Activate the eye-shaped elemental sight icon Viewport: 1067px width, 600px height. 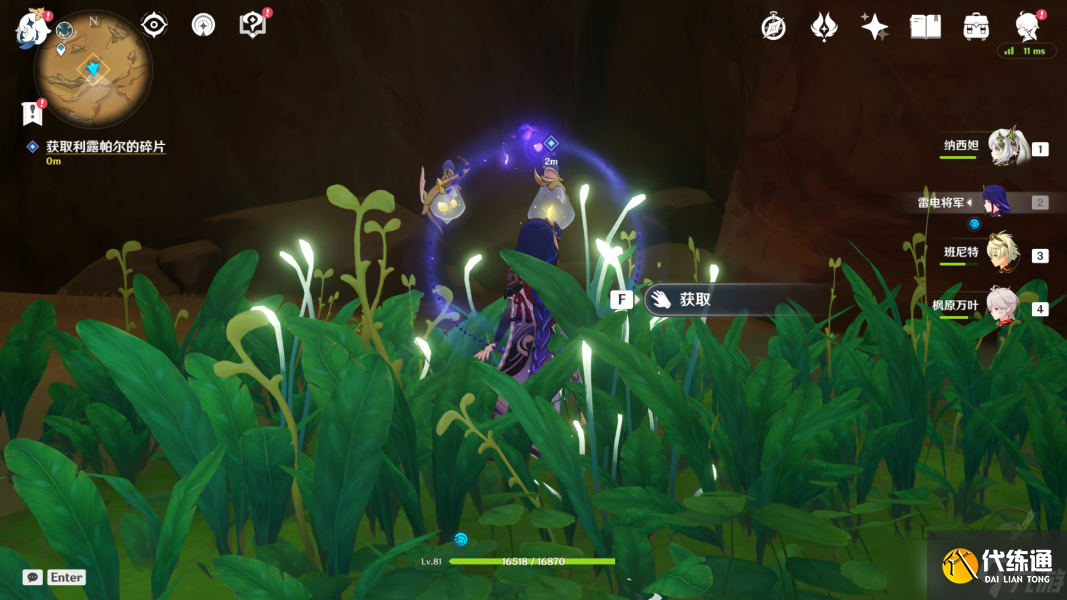(x=154, y=25)
